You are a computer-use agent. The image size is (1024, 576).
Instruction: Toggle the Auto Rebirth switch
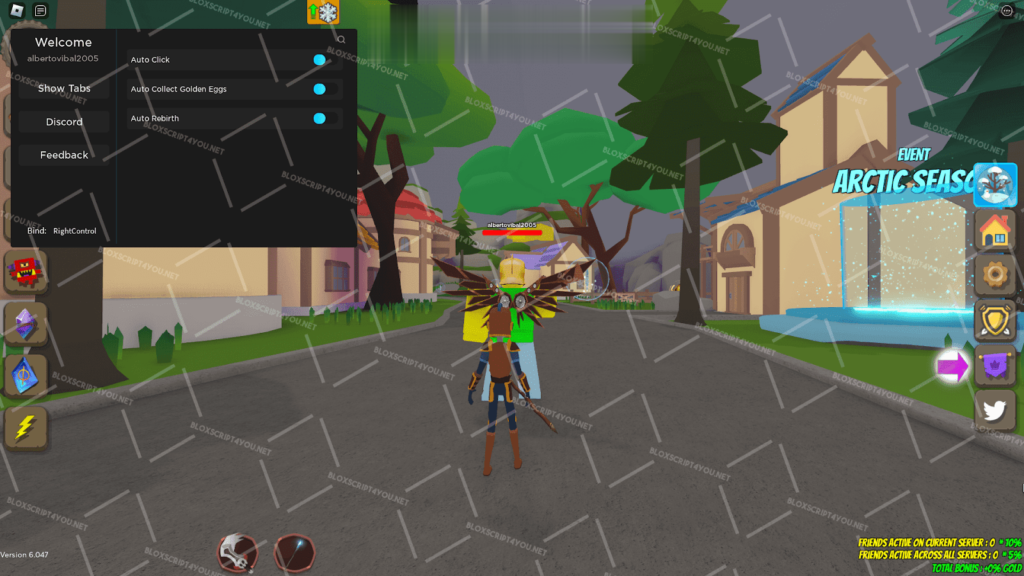(319, 118)
